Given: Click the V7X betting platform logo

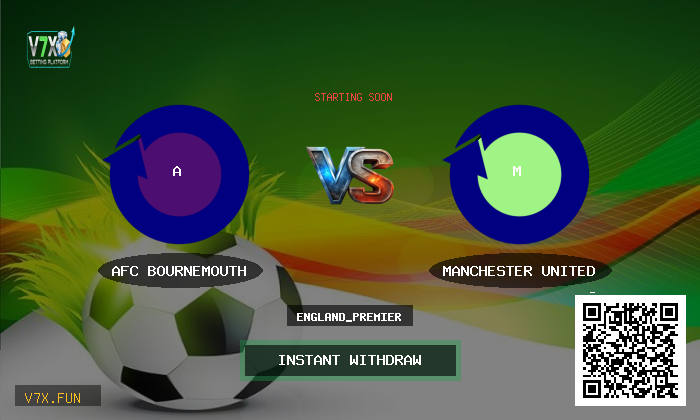Looking at the screenshot, I should tap(52, 49).
